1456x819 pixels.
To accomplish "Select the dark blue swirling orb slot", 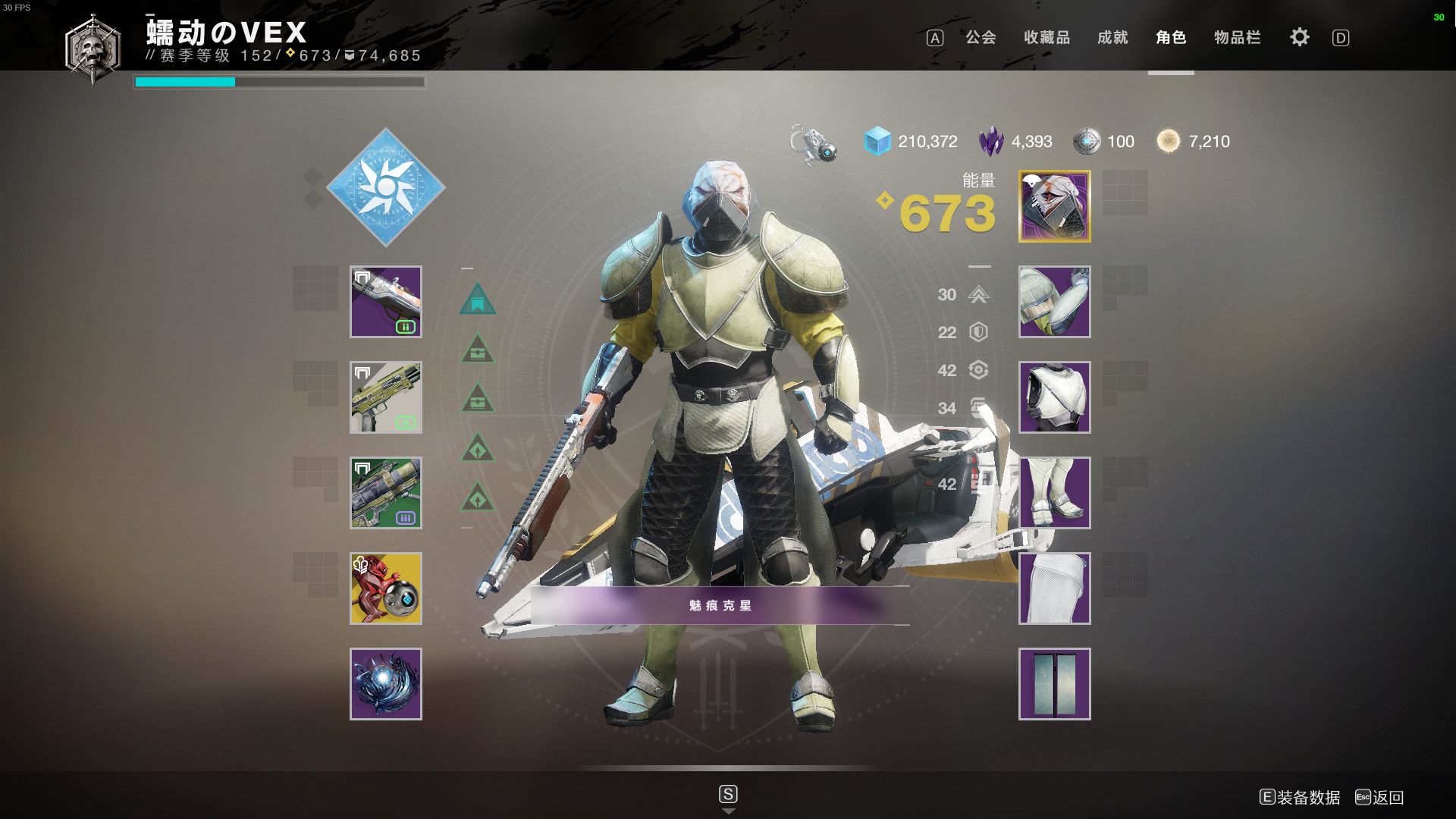I will tap(385, 684).
